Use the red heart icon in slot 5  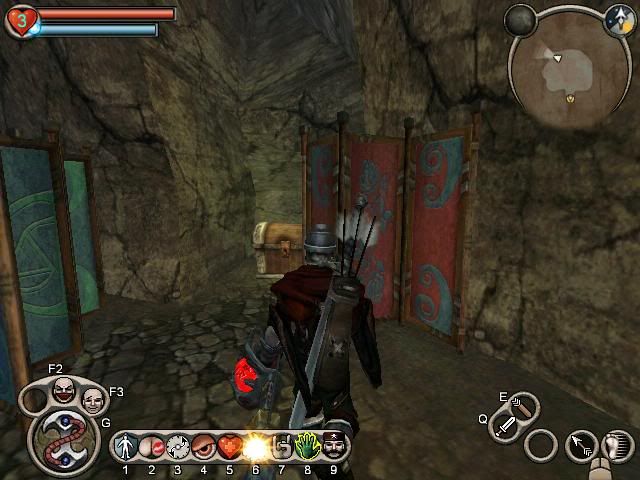coord(229,446)
